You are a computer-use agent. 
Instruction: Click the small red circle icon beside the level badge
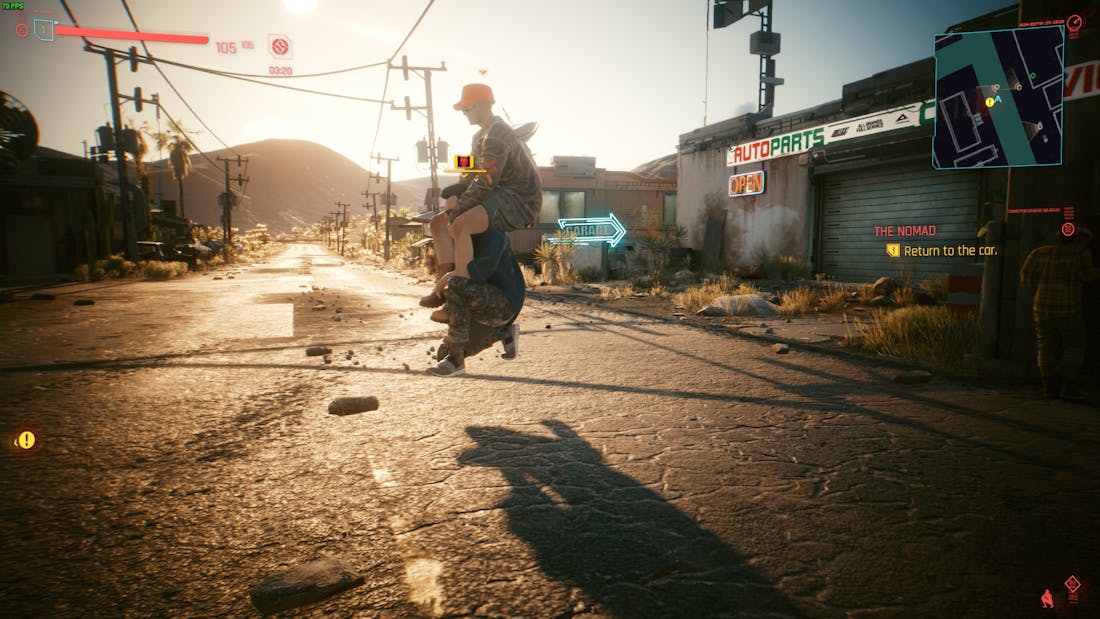point(22,30)
